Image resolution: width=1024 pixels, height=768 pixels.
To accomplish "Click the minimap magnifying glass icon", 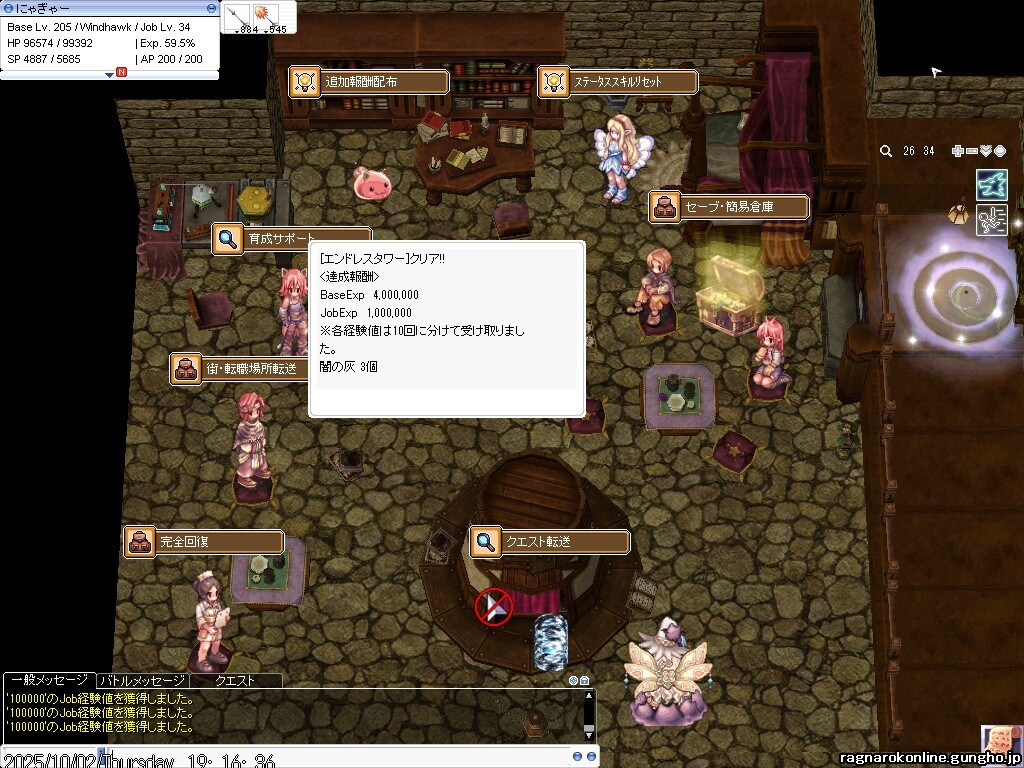I will [x=886, y=151].
